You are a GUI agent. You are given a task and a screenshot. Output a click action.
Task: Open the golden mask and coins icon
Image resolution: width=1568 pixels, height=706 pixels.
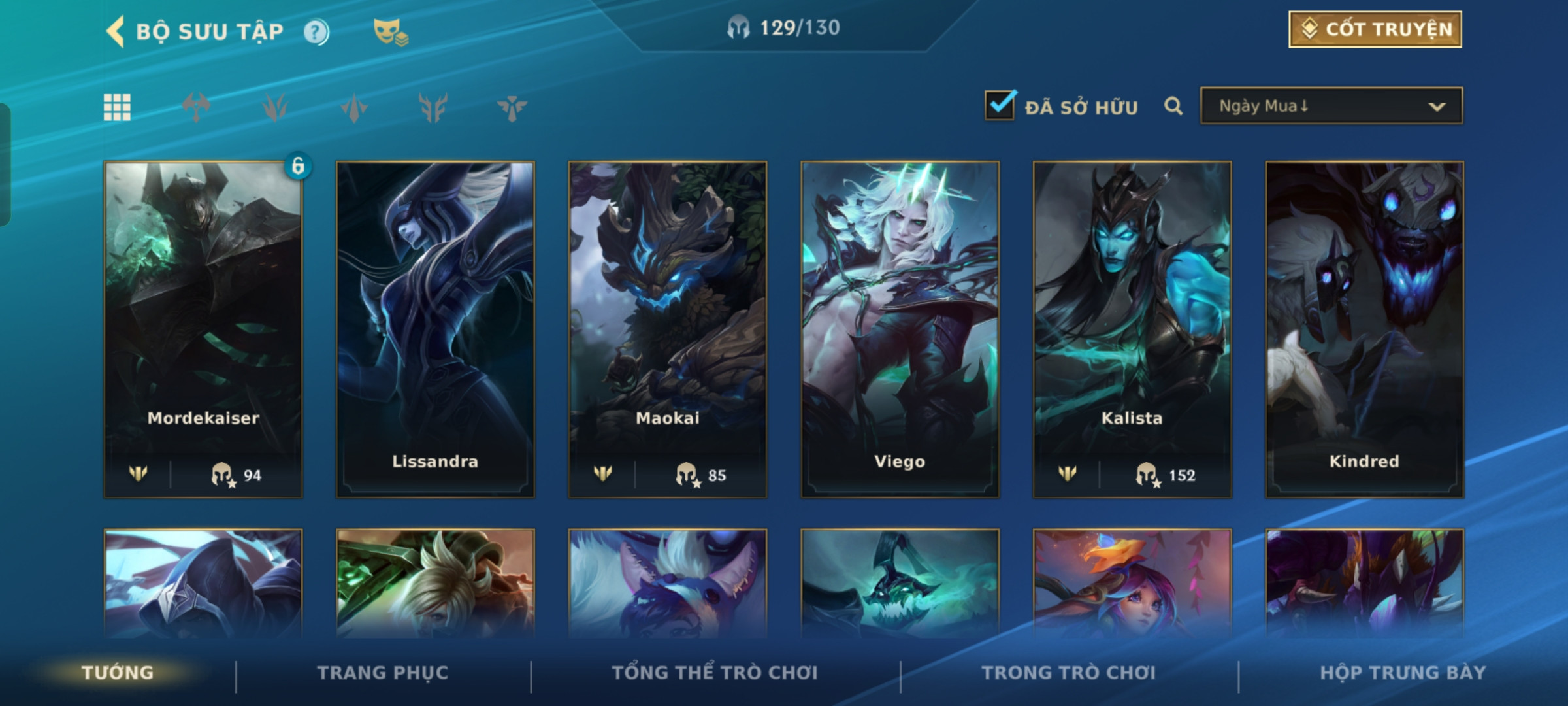click(390, 32)
